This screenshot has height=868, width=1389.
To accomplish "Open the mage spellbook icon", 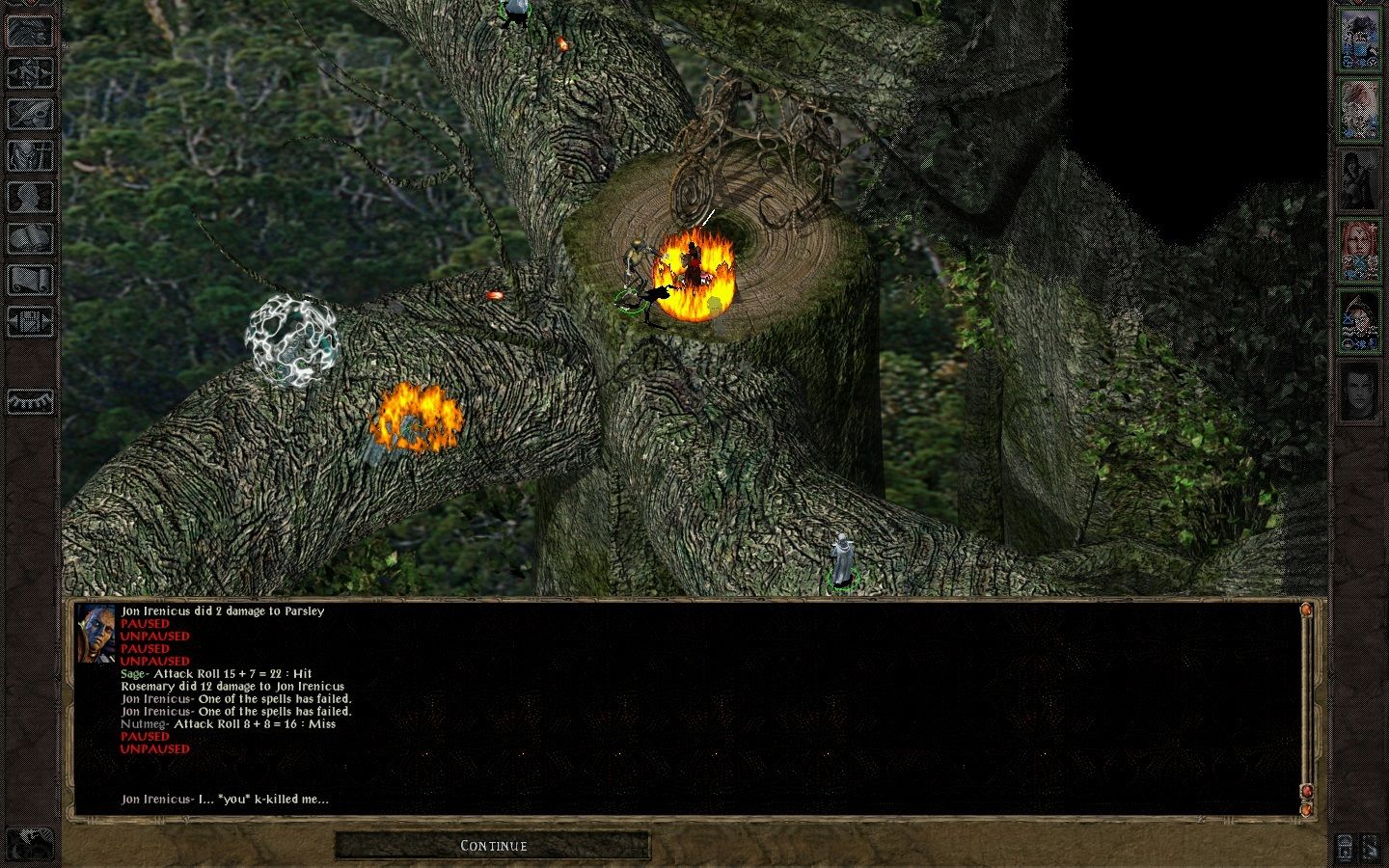I will pos(31,239).
